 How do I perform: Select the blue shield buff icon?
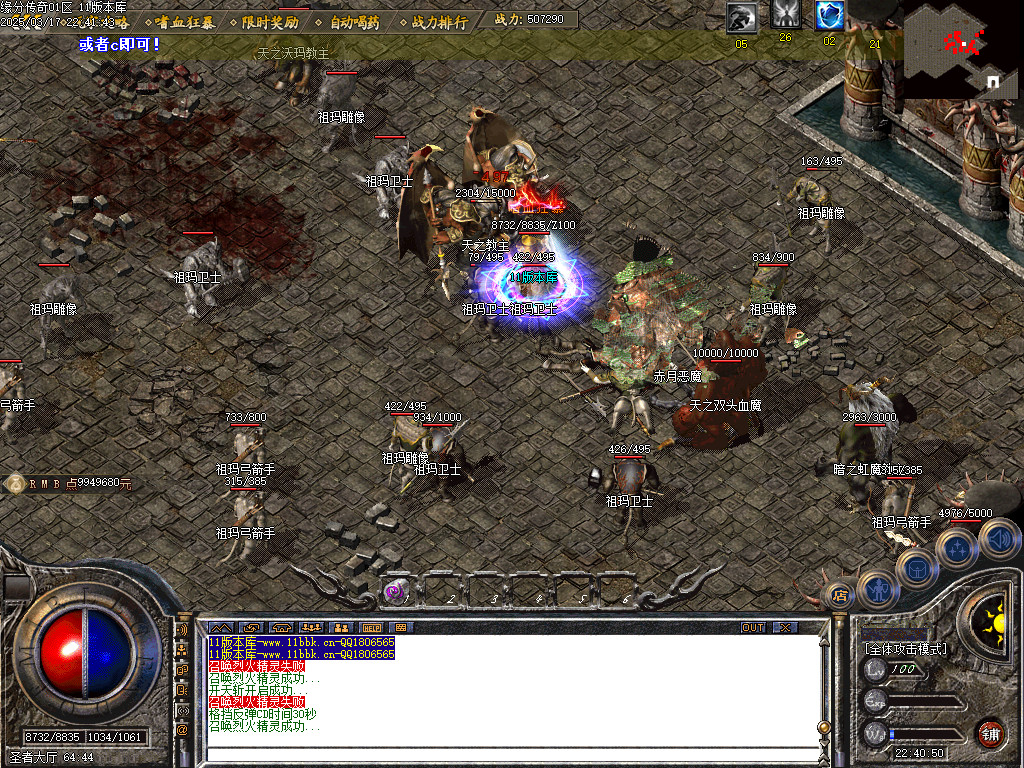[829, 16]
